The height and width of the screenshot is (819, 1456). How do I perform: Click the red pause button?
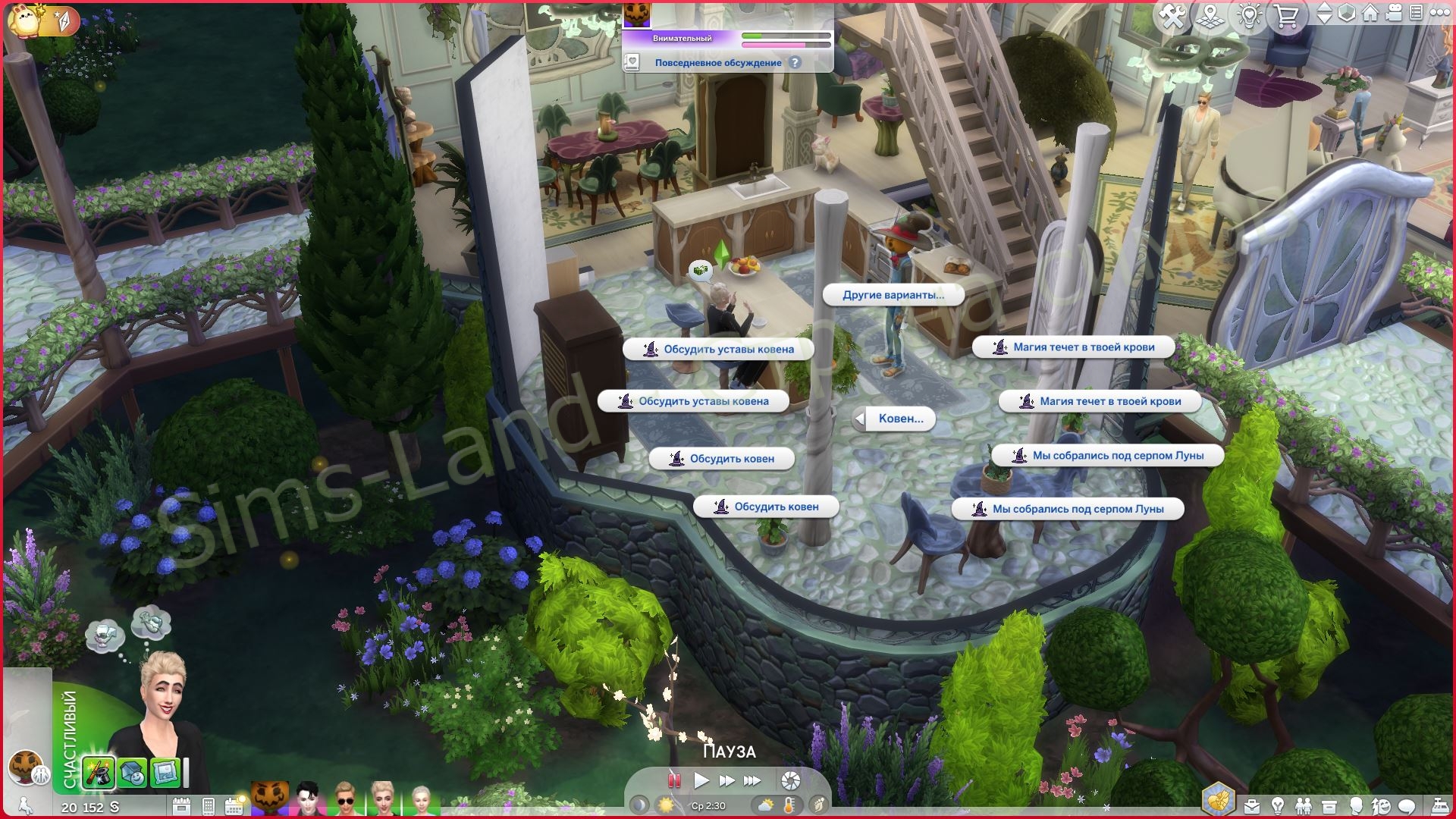pyautogui.click(x=673, y=780)
